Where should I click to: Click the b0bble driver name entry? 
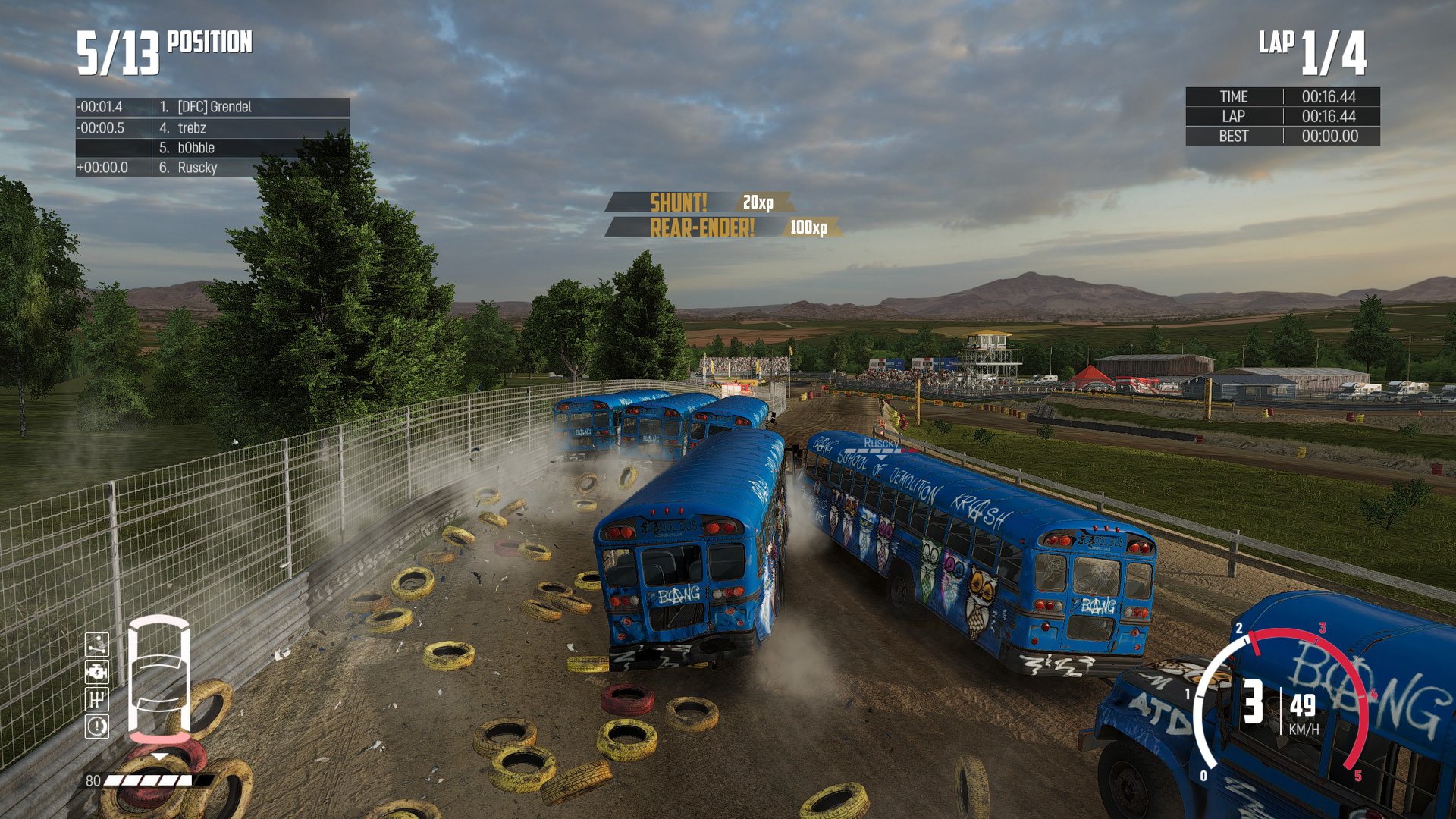click(x=212, y=148)
